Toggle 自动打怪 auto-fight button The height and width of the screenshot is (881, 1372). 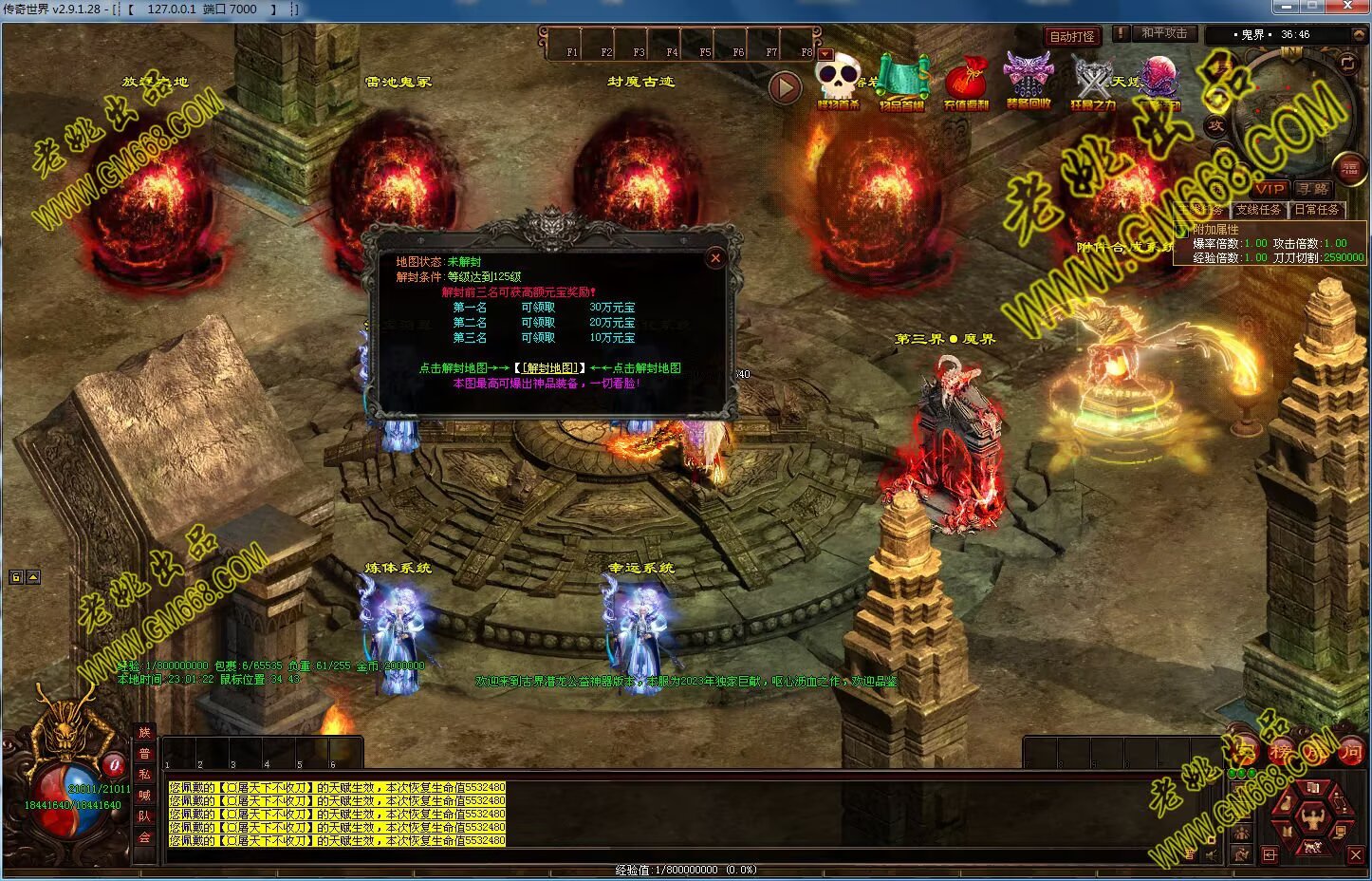1072,37
